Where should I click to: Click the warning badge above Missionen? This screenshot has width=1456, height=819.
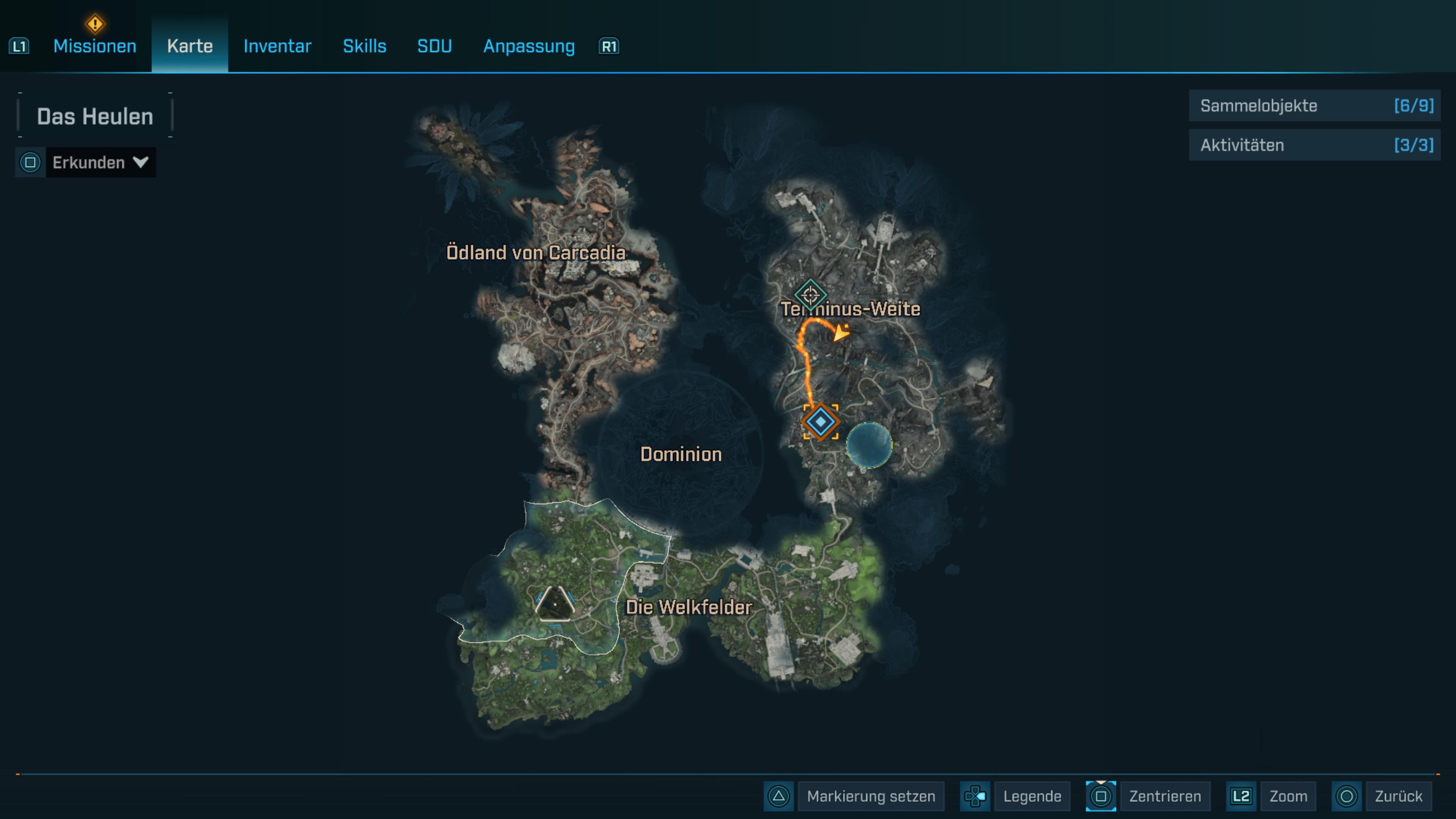point(95,24)
